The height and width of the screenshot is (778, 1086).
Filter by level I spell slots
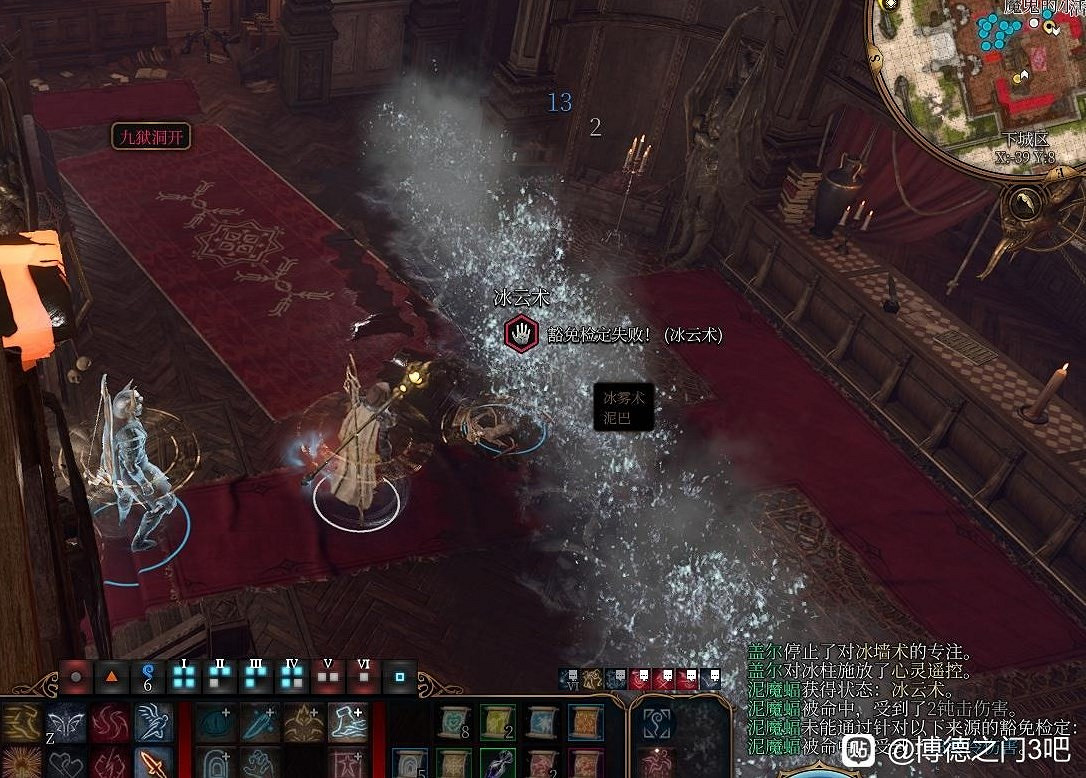[184, 676]
